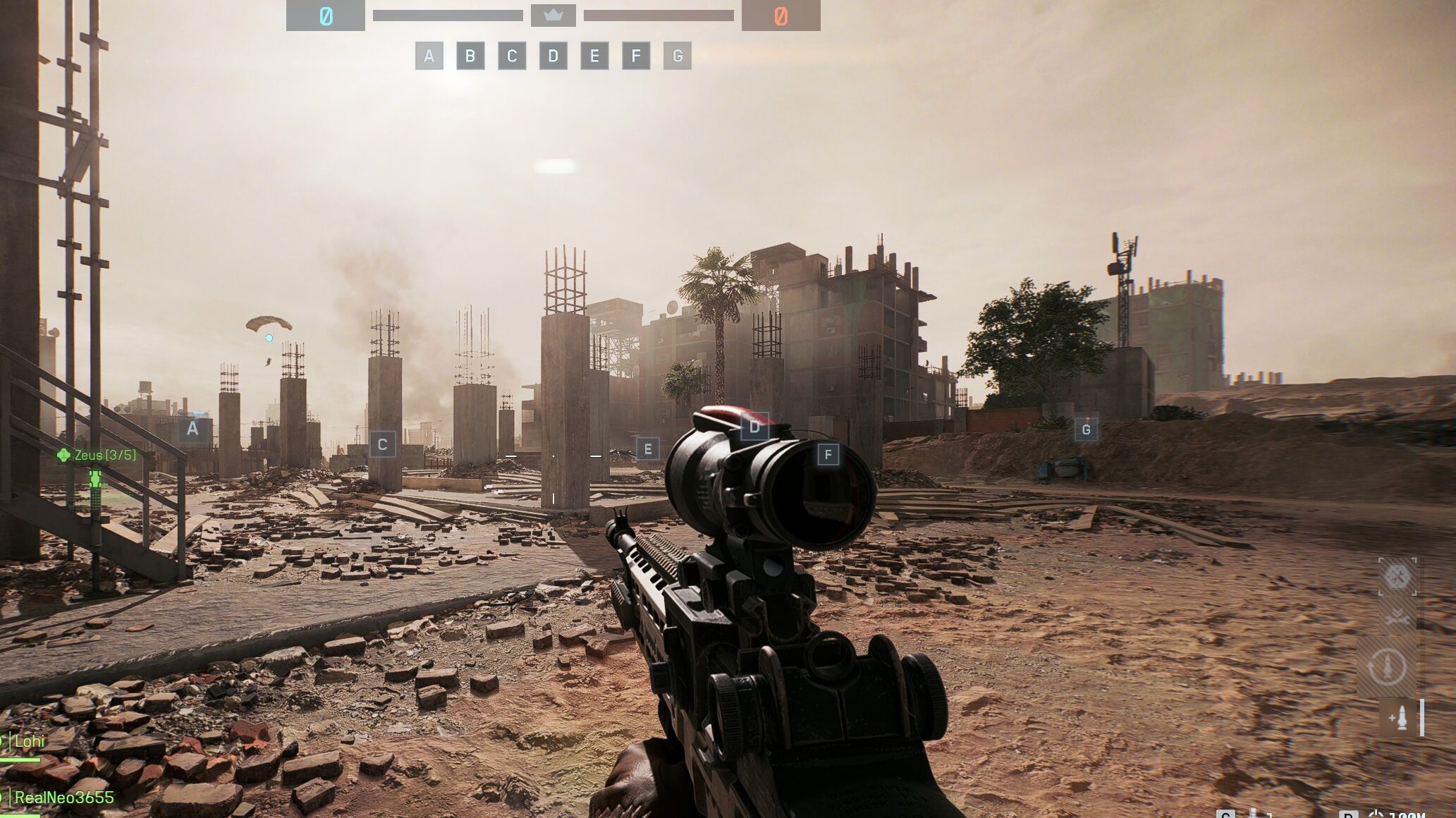This screenshot has height=818, width=1456.
Task: Select objective E in the top capture bar
Action: point(594,56)
